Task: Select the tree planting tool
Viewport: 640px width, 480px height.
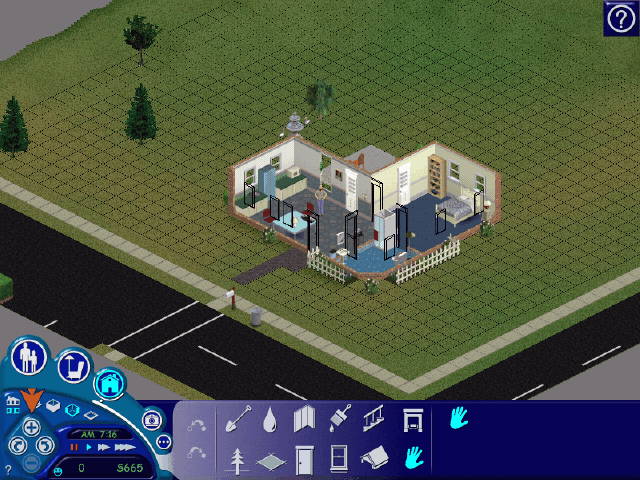Action: click(237, 460)
